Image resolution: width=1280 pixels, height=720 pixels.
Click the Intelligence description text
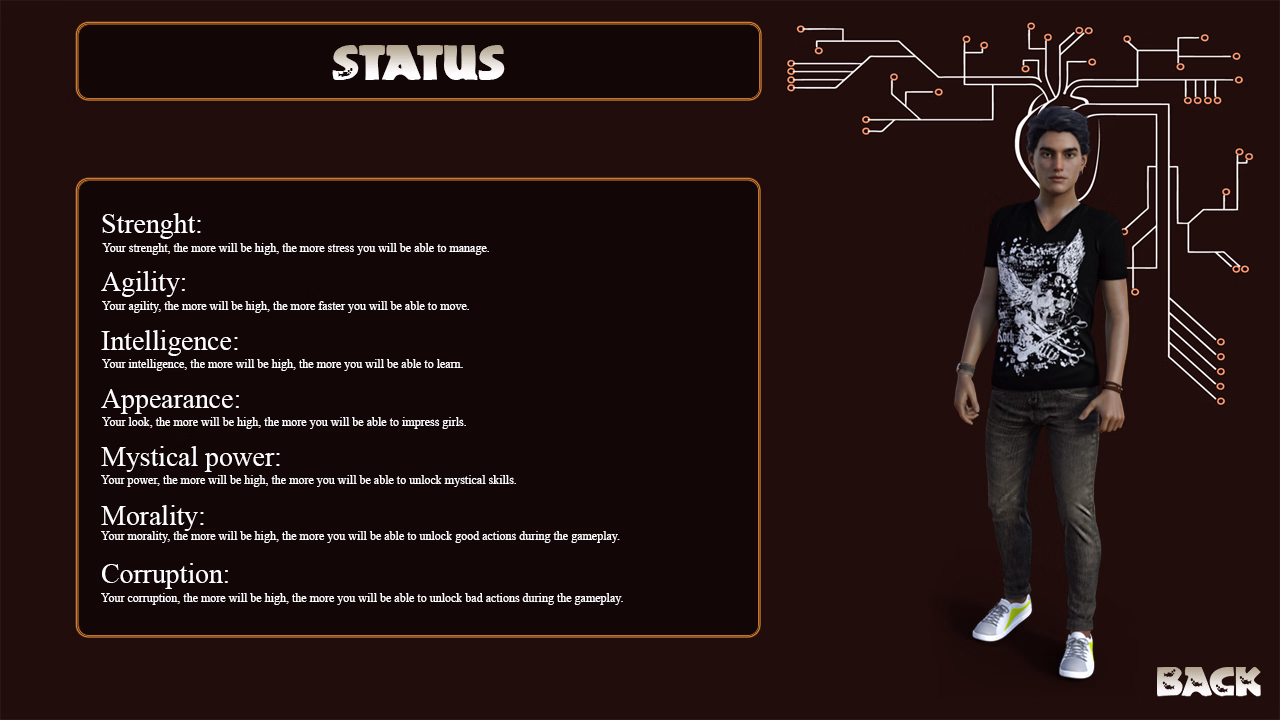[281, 364]
